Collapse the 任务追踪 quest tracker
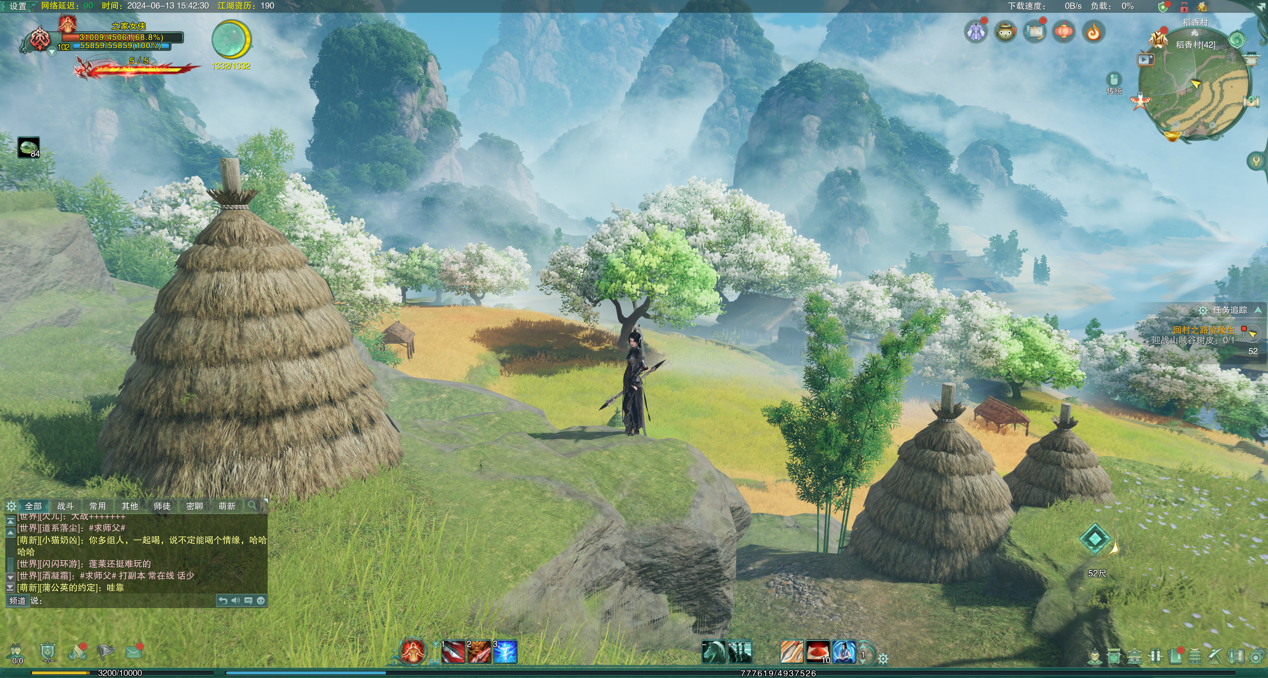 click(x=1258, y=311)
